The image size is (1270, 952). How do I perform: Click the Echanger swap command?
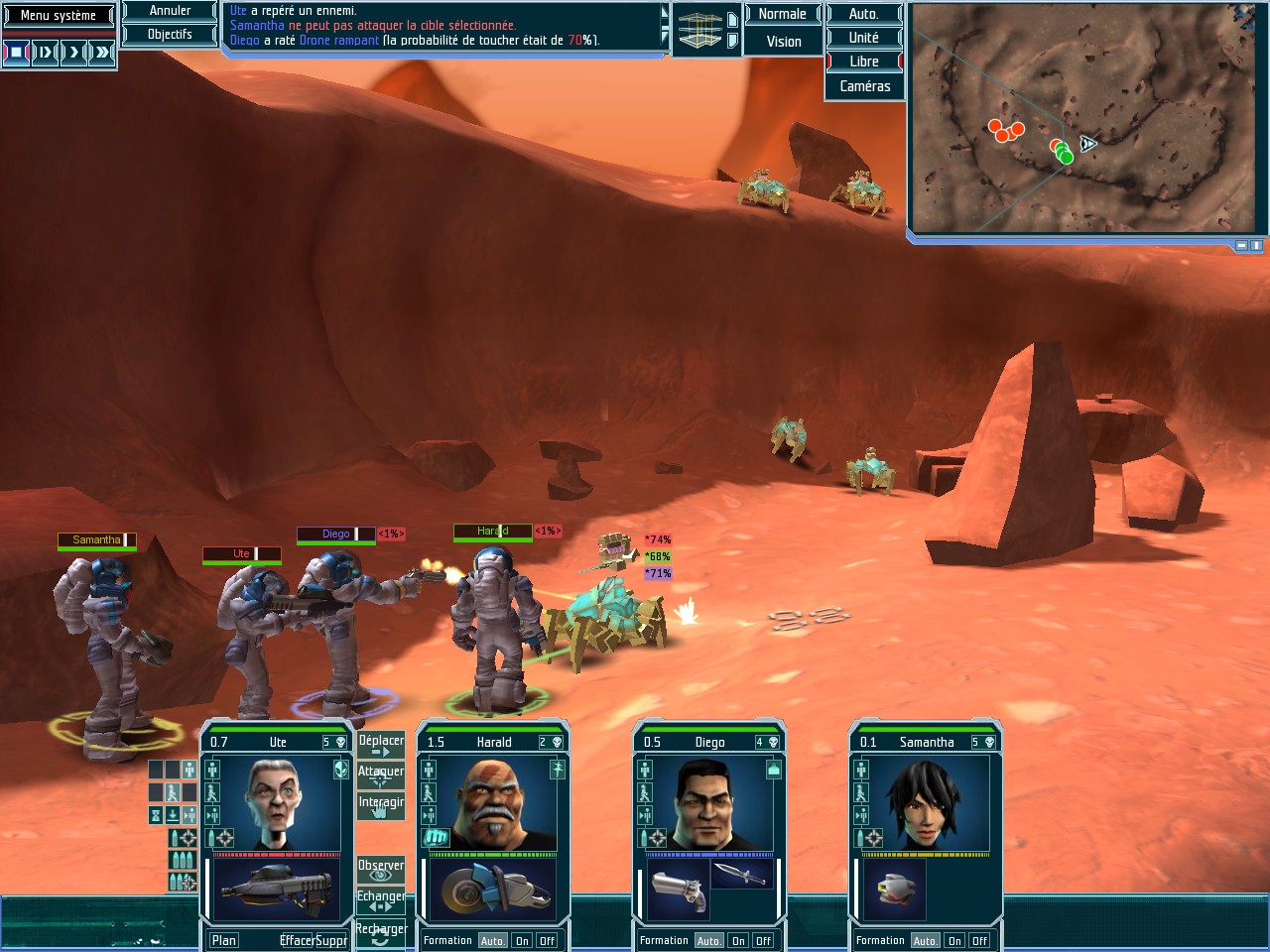pyautogui.click(x=381, y=900)
